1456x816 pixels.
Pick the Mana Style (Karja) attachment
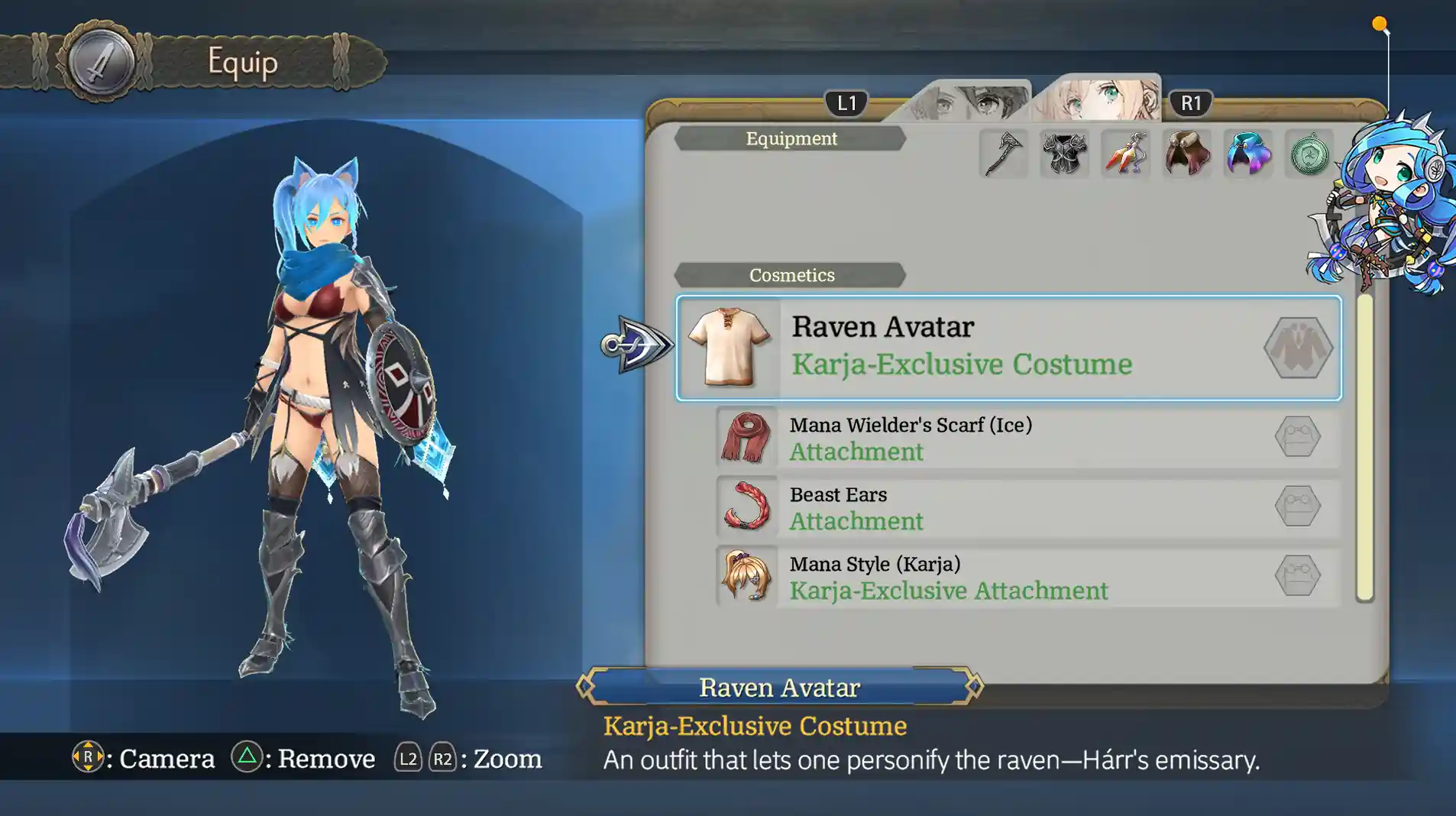[1027, 576]
